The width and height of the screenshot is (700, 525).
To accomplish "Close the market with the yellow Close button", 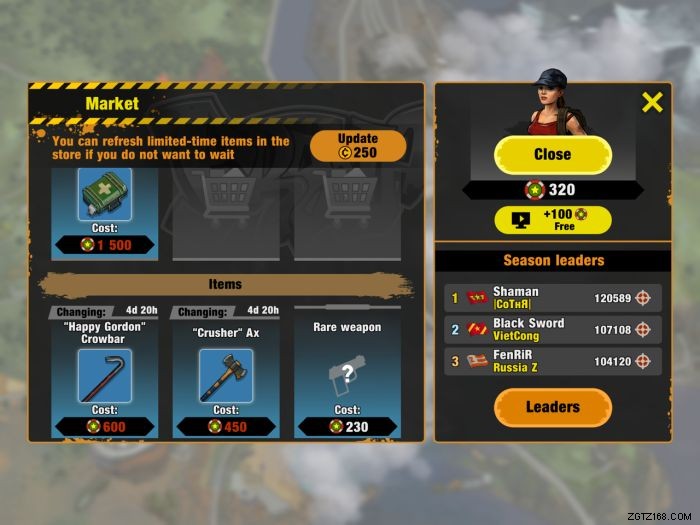I will coord(552,155).
